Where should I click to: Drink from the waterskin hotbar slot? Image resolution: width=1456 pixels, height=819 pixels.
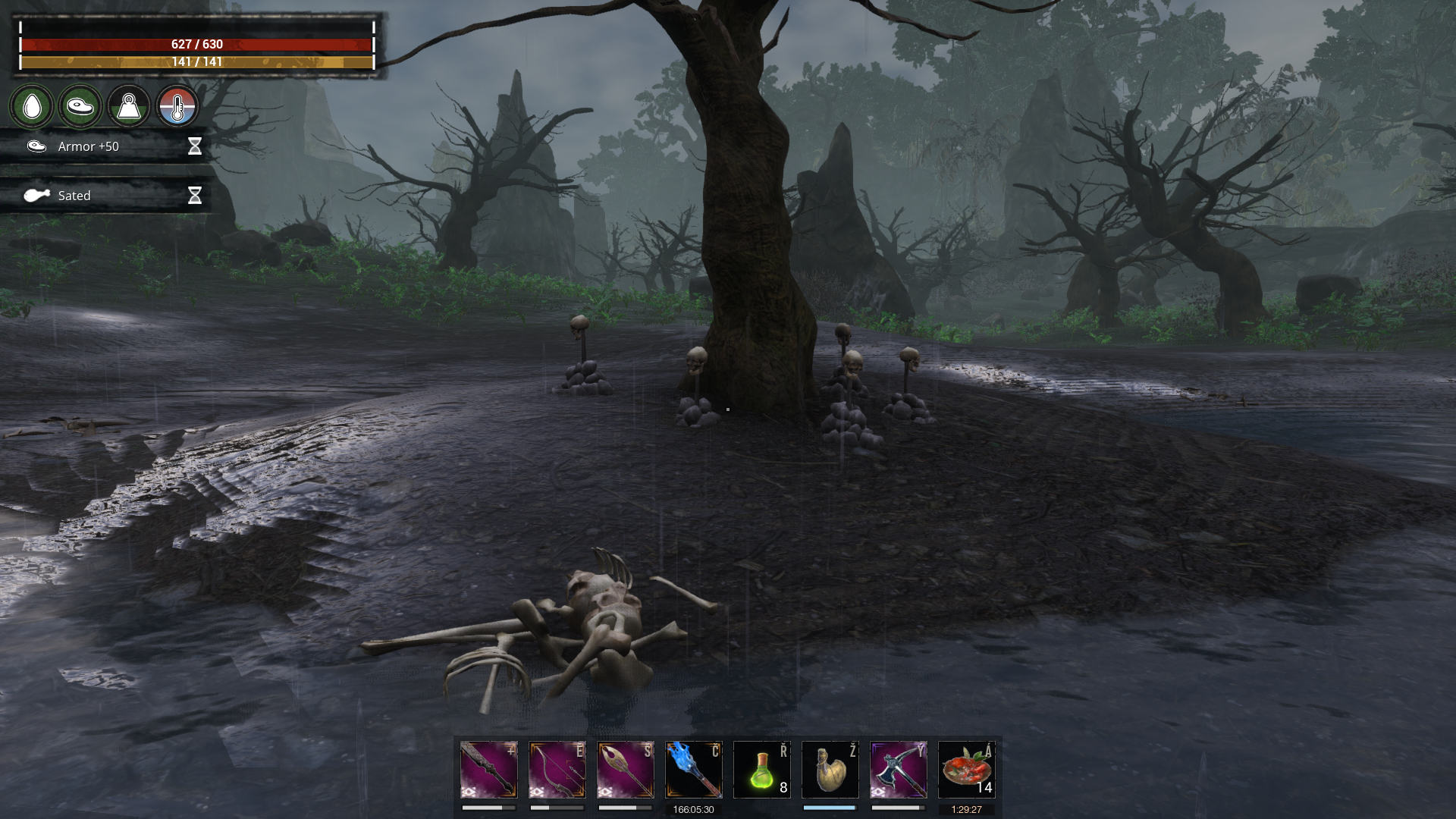[x=830, y=770]
